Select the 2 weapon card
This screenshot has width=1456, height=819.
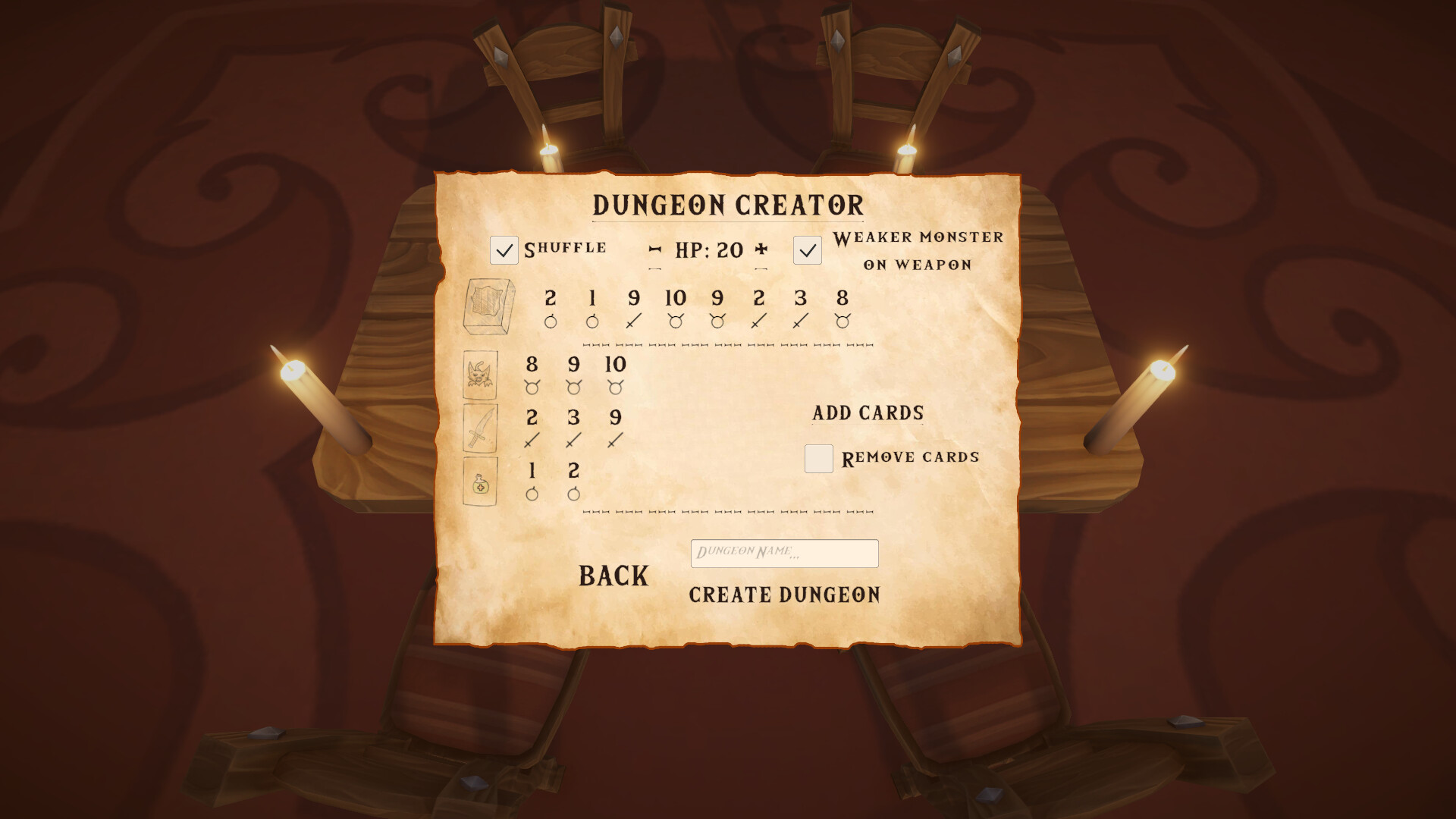tap(533, 426)
